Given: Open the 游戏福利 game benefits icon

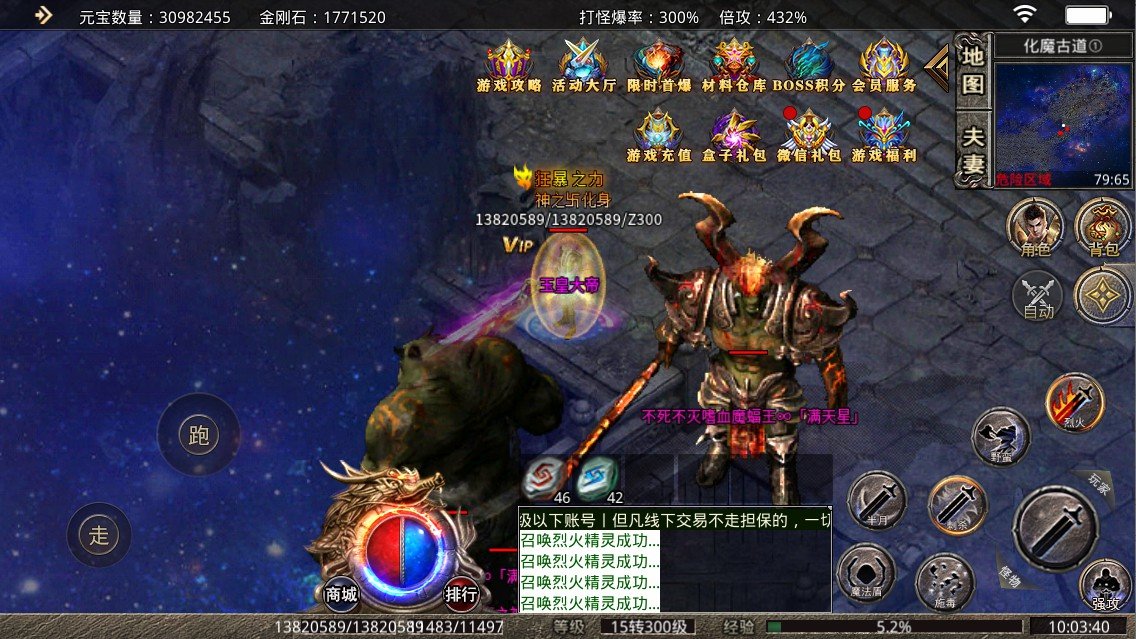Looking at the screenshot, I should point(884,134).
